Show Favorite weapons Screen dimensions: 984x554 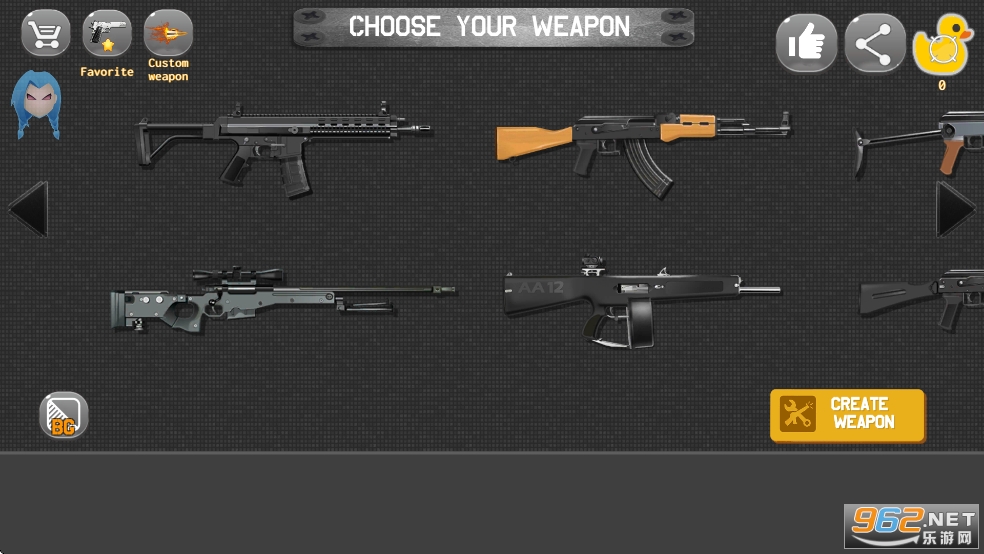coord(107,36)
